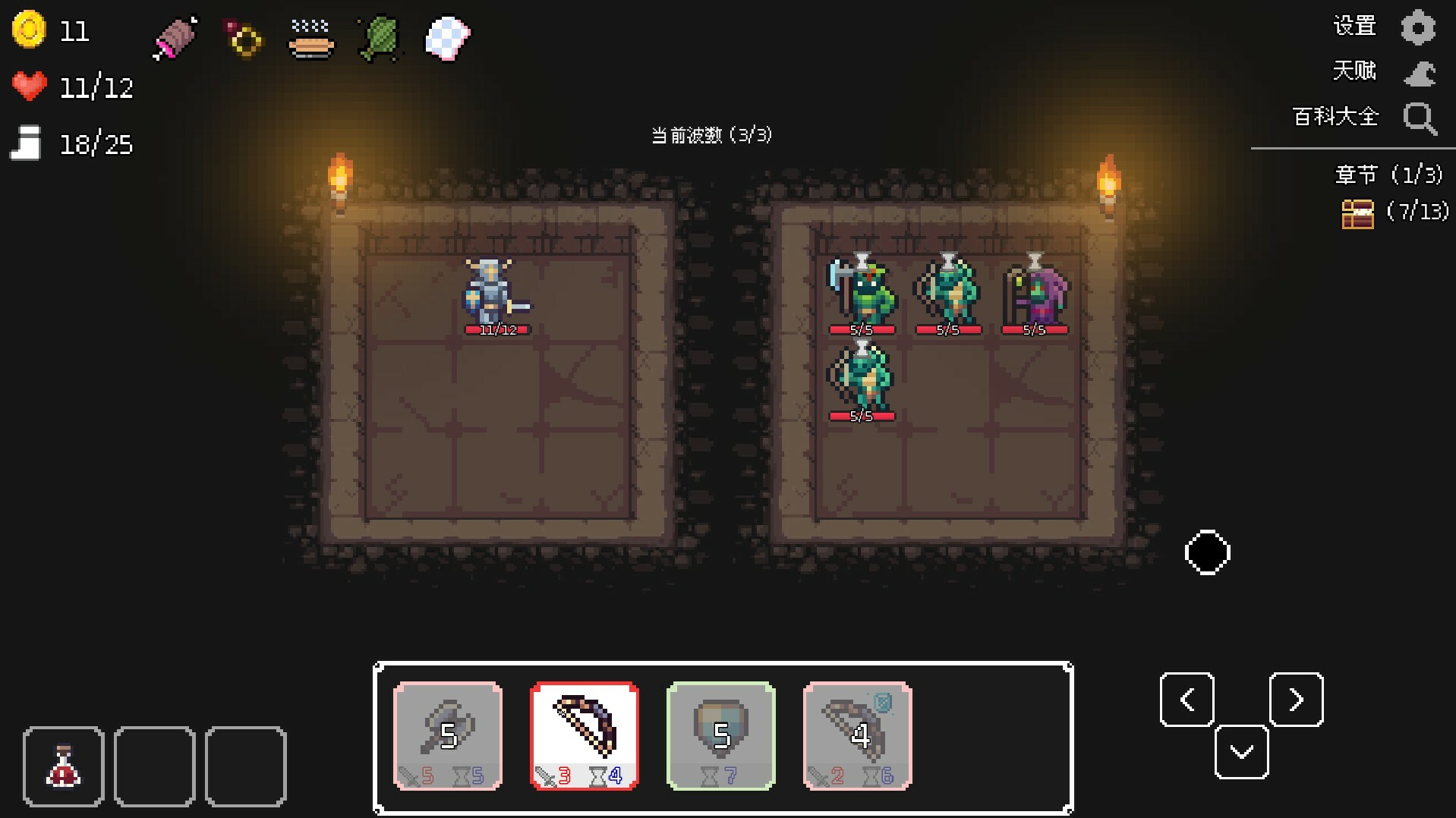The height and width of the screenshot is (818, 1456).
Task: Click the treasure chest chapter progress icon
Action: 1358,215
